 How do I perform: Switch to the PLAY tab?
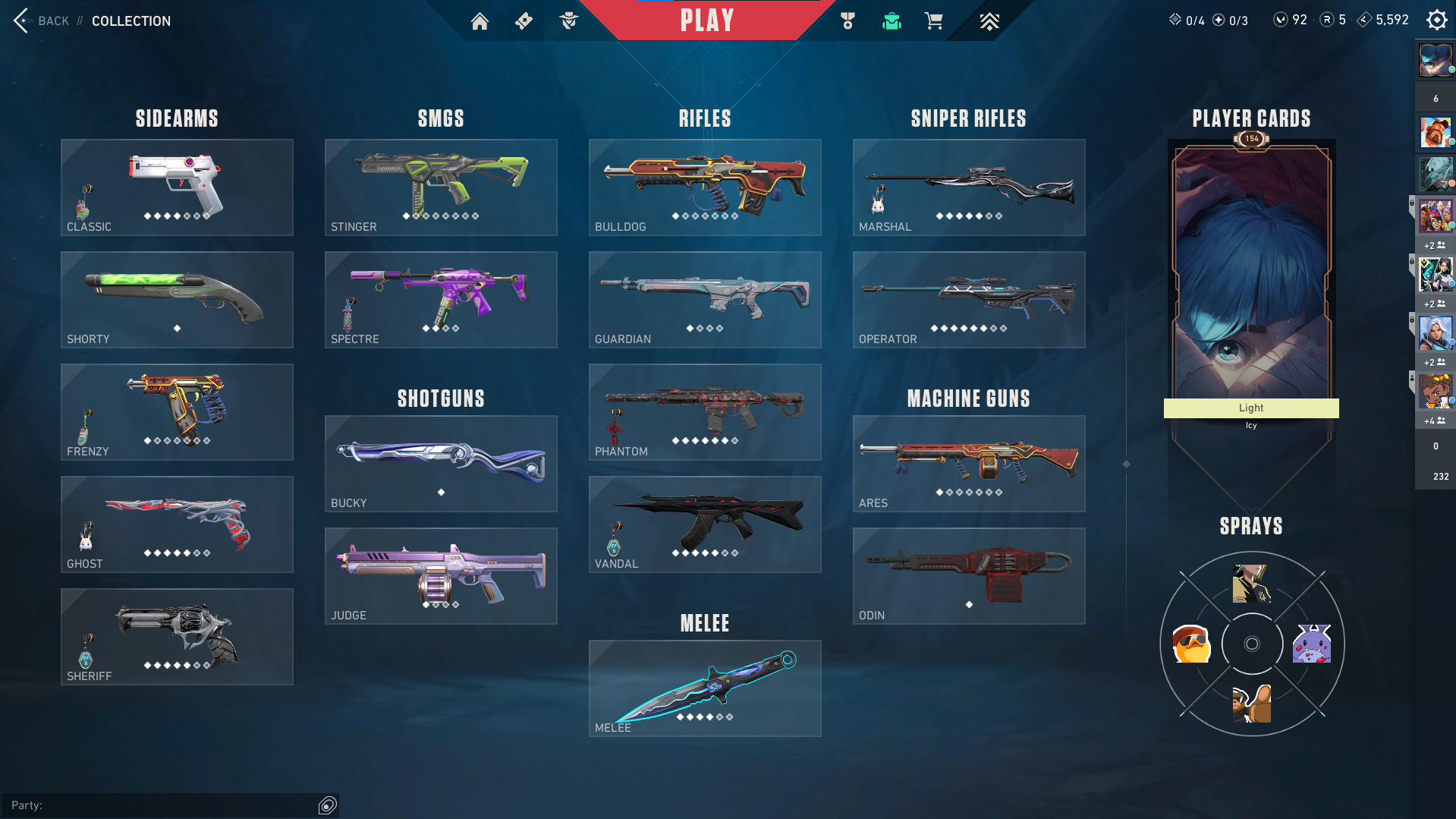point(706,20)
